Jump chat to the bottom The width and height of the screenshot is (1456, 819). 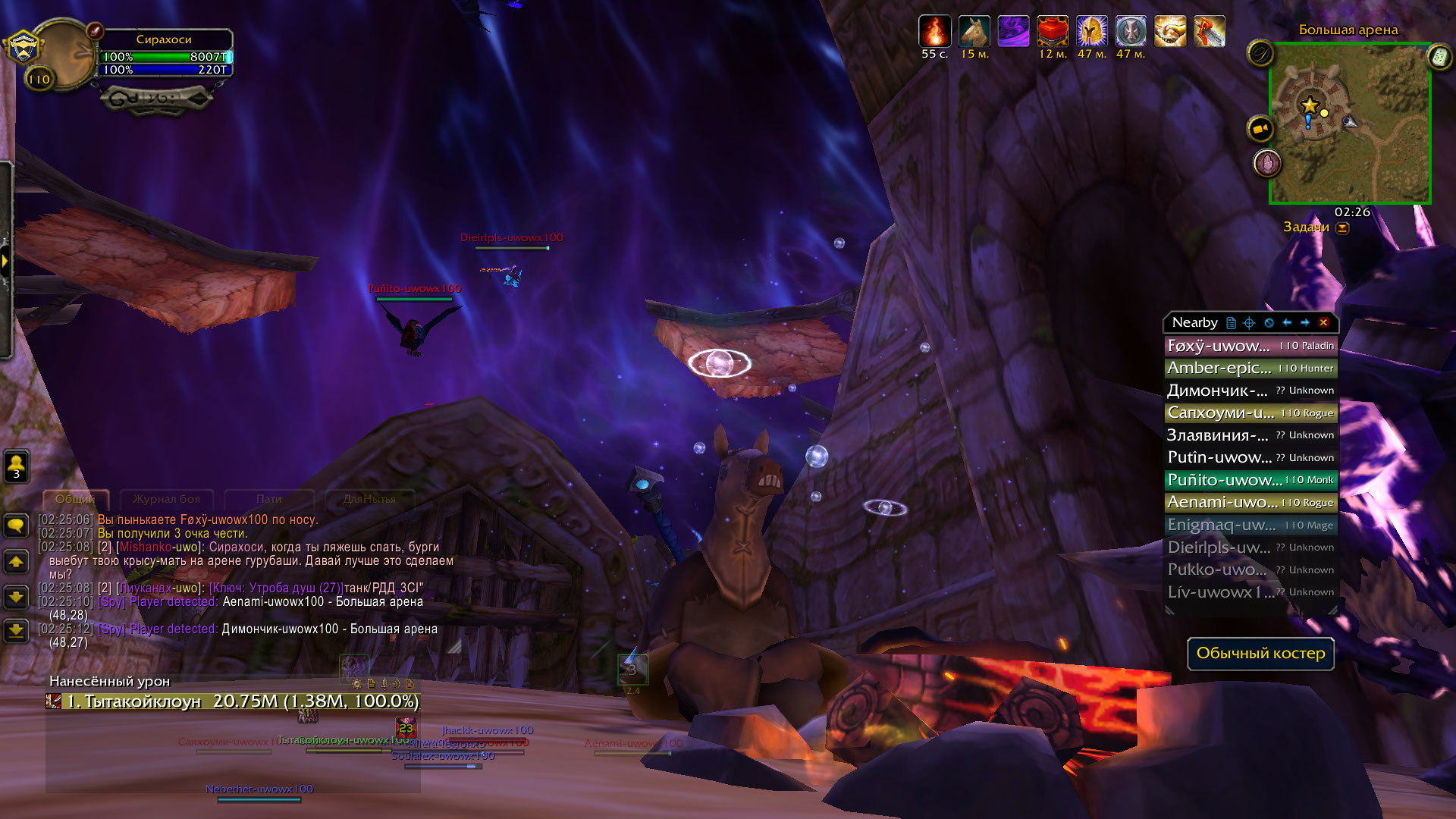(x=16, y=630)
